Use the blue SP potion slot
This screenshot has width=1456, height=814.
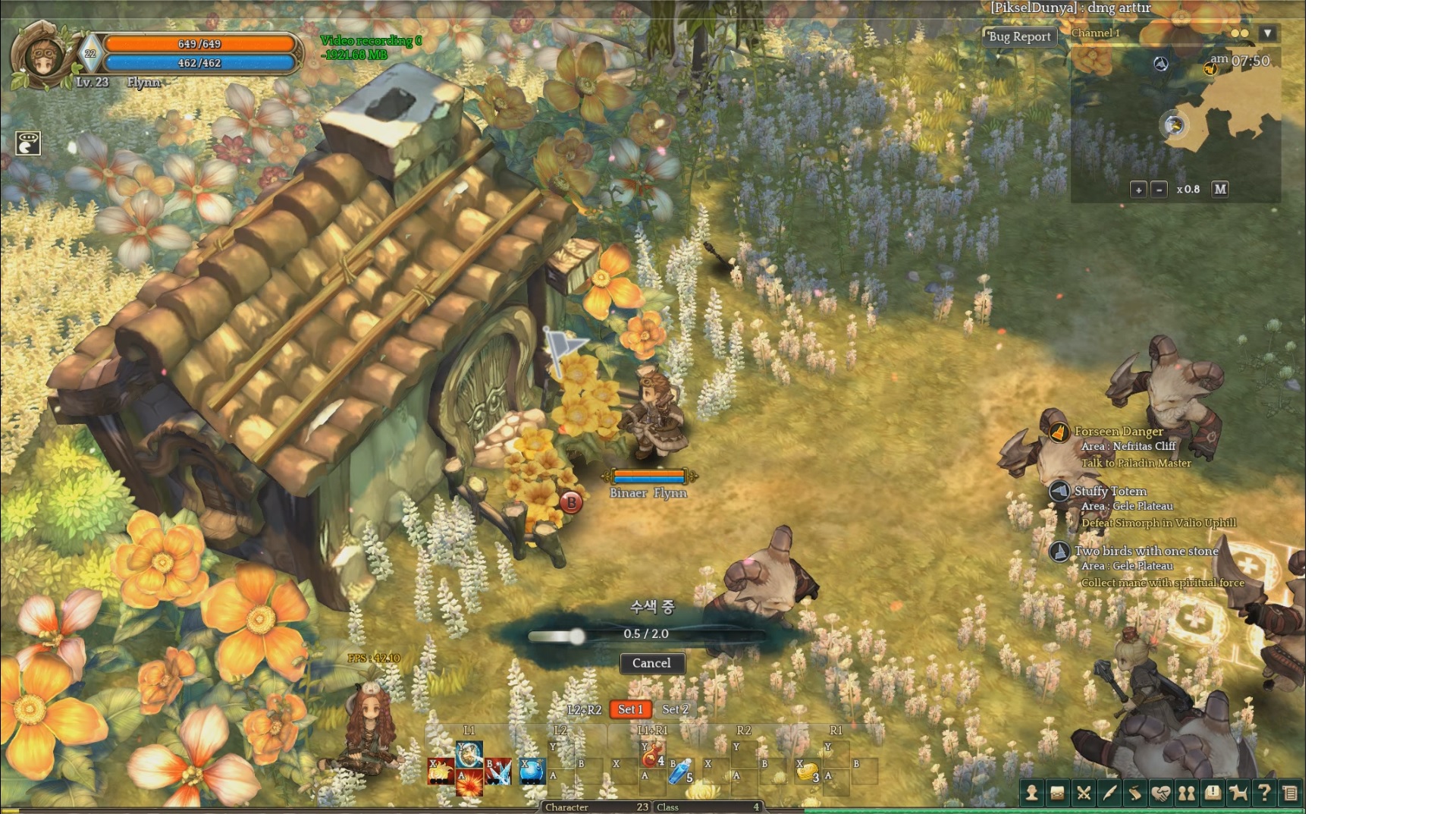click(x=680, y=772)
